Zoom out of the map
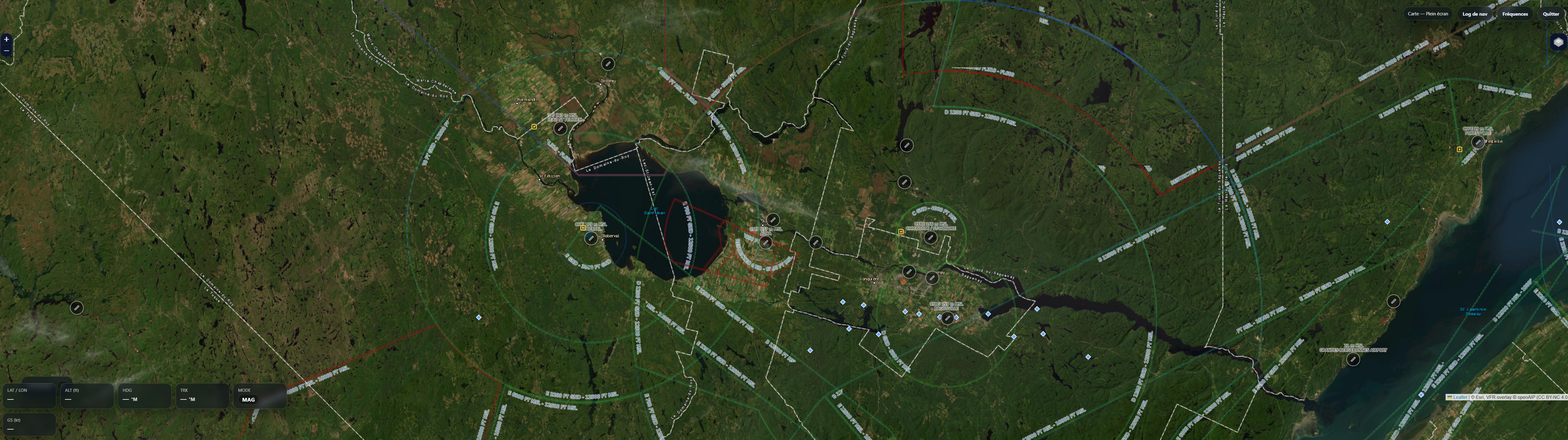The height and width of the screenshot is (440, 1568). click(6, 50)
